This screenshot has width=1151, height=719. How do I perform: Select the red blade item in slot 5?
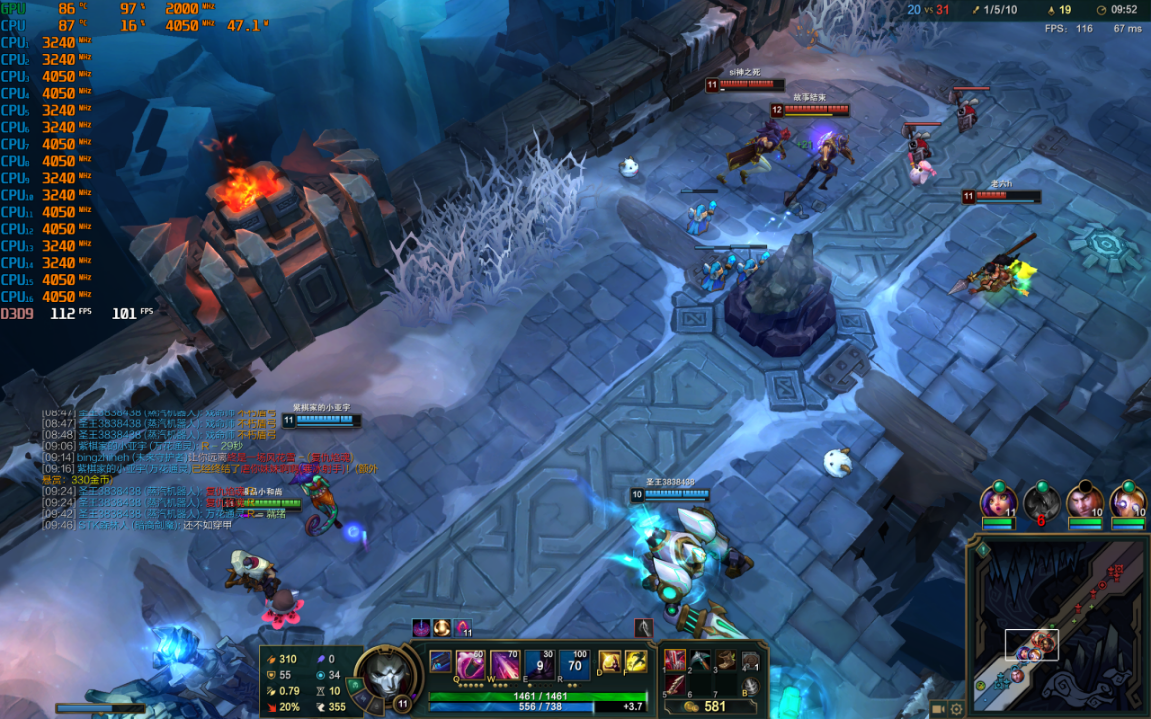[x=675, y=685]
